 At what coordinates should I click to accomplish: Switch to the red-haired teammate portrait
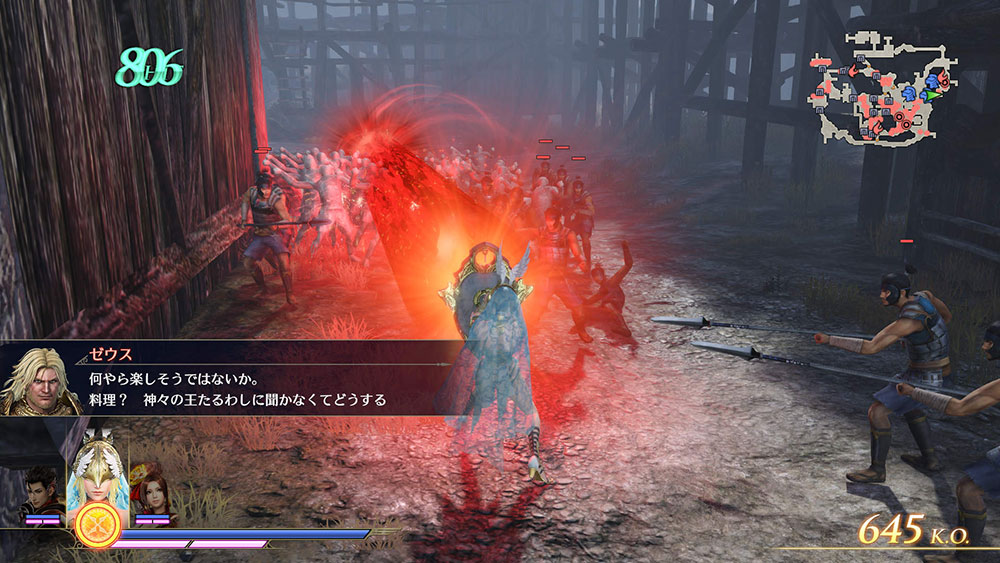pos(149,489)
